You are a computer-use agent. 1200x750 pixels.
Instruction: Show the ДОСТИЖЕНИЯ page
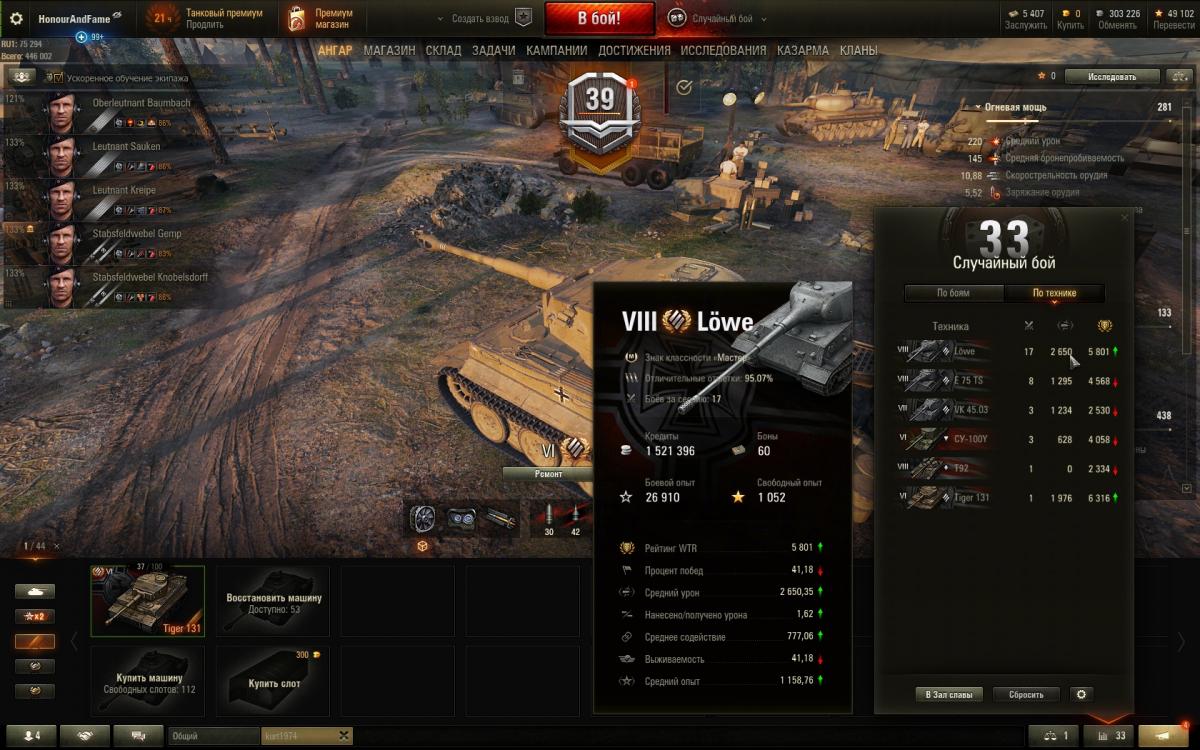point(635,50)
